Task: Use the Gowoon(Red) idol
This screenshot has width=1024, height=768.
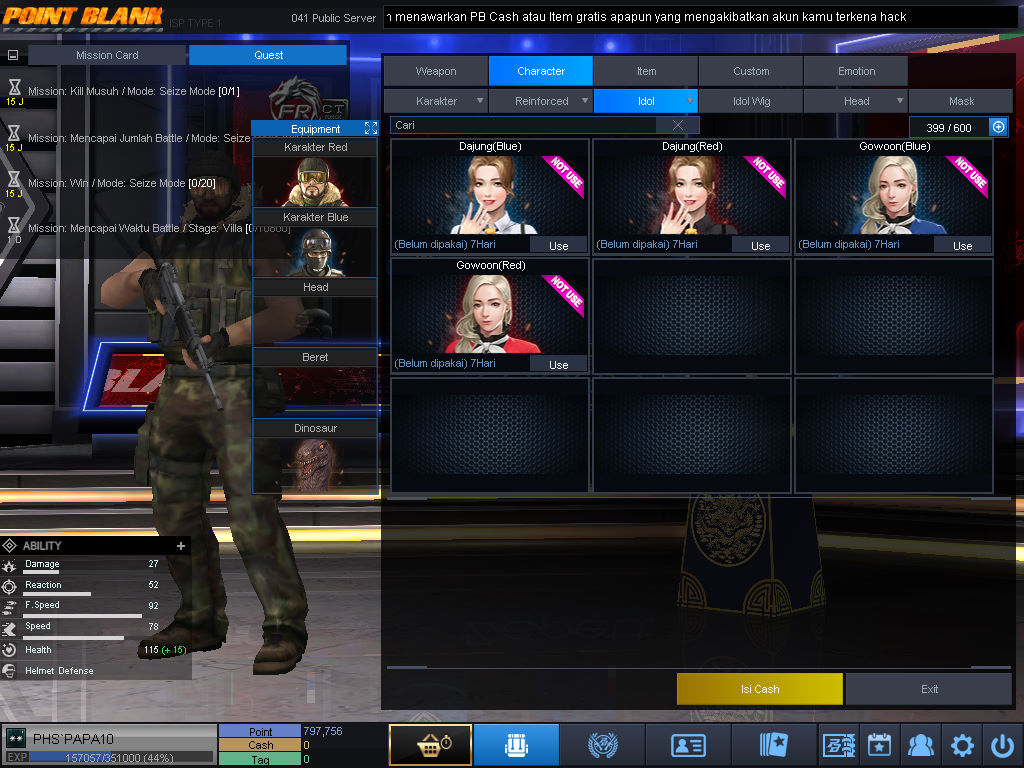Action: 558,364
